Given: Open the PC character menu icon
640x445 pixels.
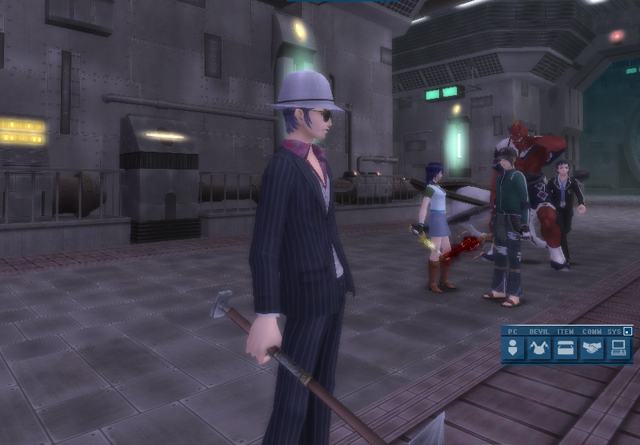Looking at the screenshot, I should [x=514, y=348].
